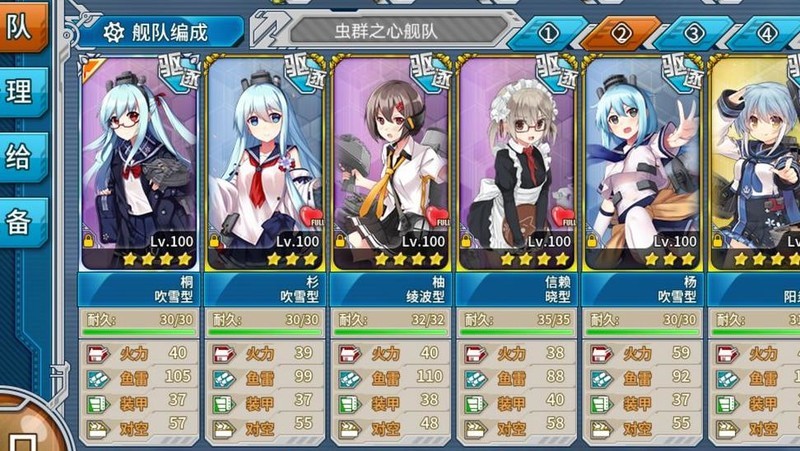Switch to the 理 side menu tab
Image resolution: width=800 pixels, height=451 pixels.
coord(22,93)
